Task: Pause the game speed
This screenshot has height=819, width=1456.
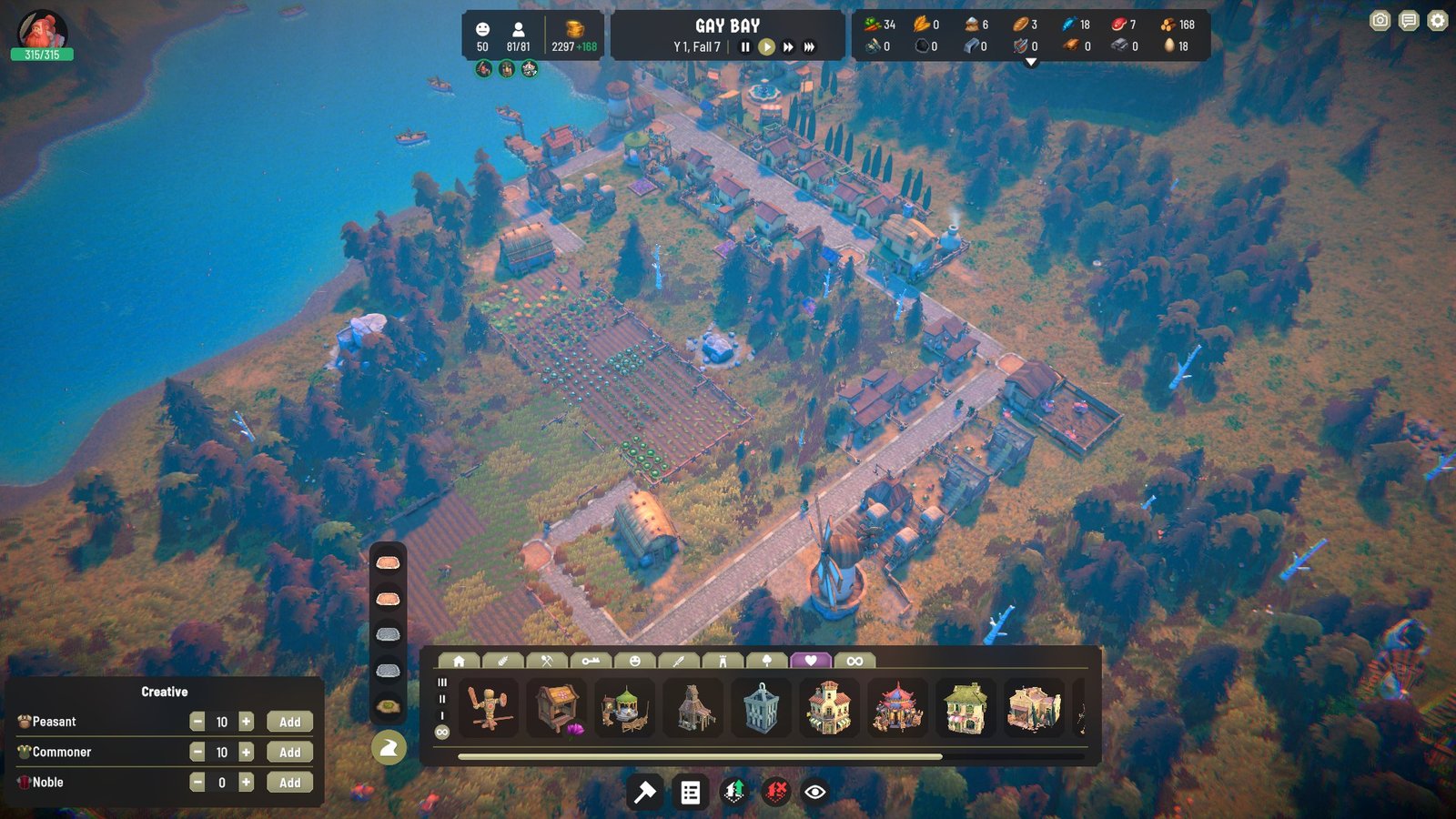Action: click(x=745, y=47)
